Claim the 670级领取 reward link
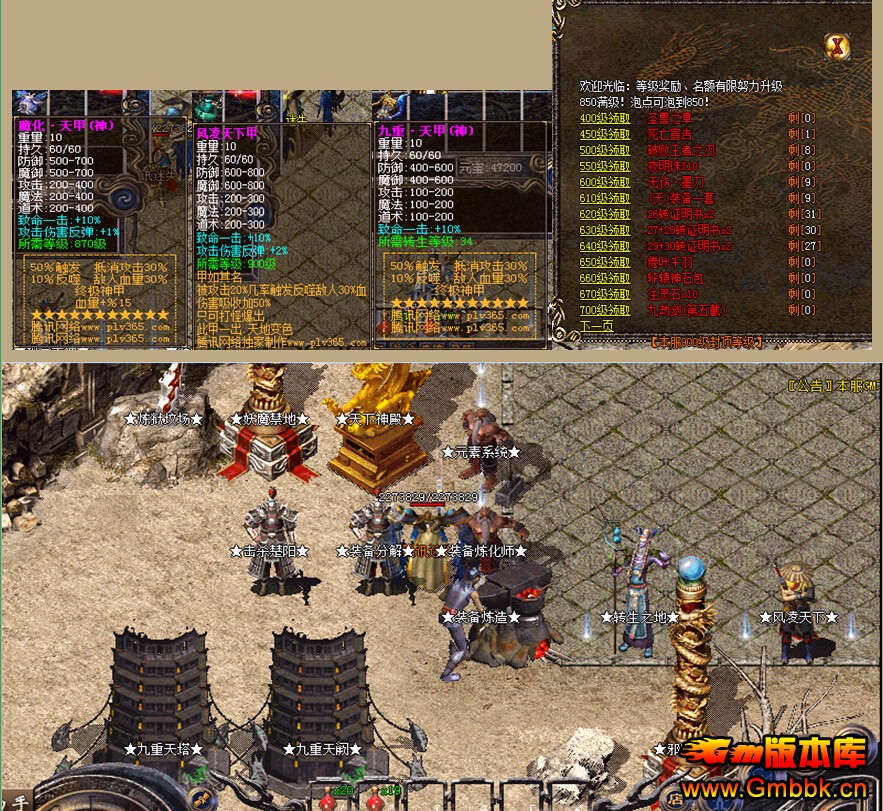Viewport: 883px width, 811px height. point(604,294)
